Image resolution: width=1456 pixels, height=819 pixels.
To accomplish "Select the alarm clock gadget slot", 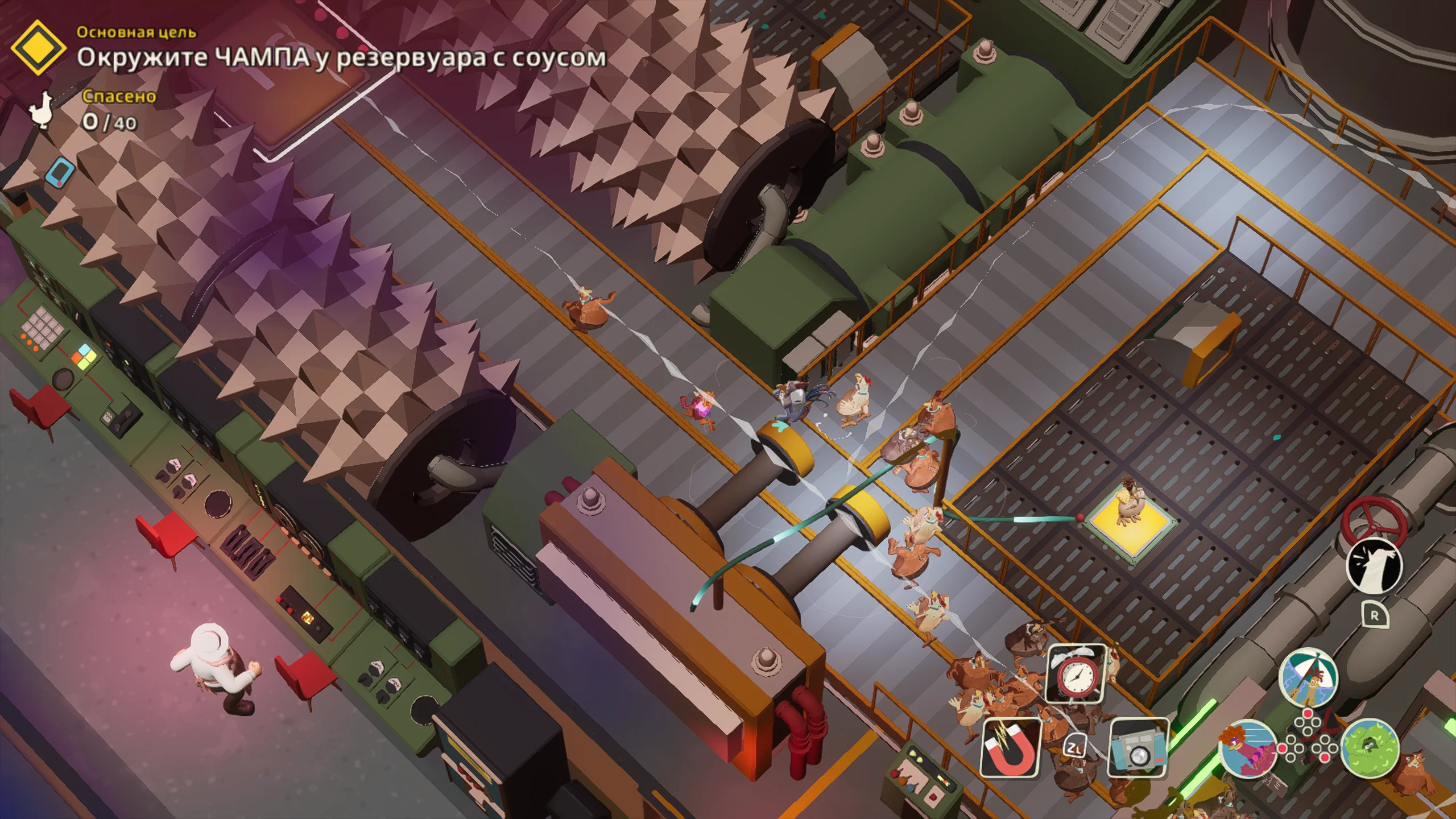I will click(x=1076, y=674).
